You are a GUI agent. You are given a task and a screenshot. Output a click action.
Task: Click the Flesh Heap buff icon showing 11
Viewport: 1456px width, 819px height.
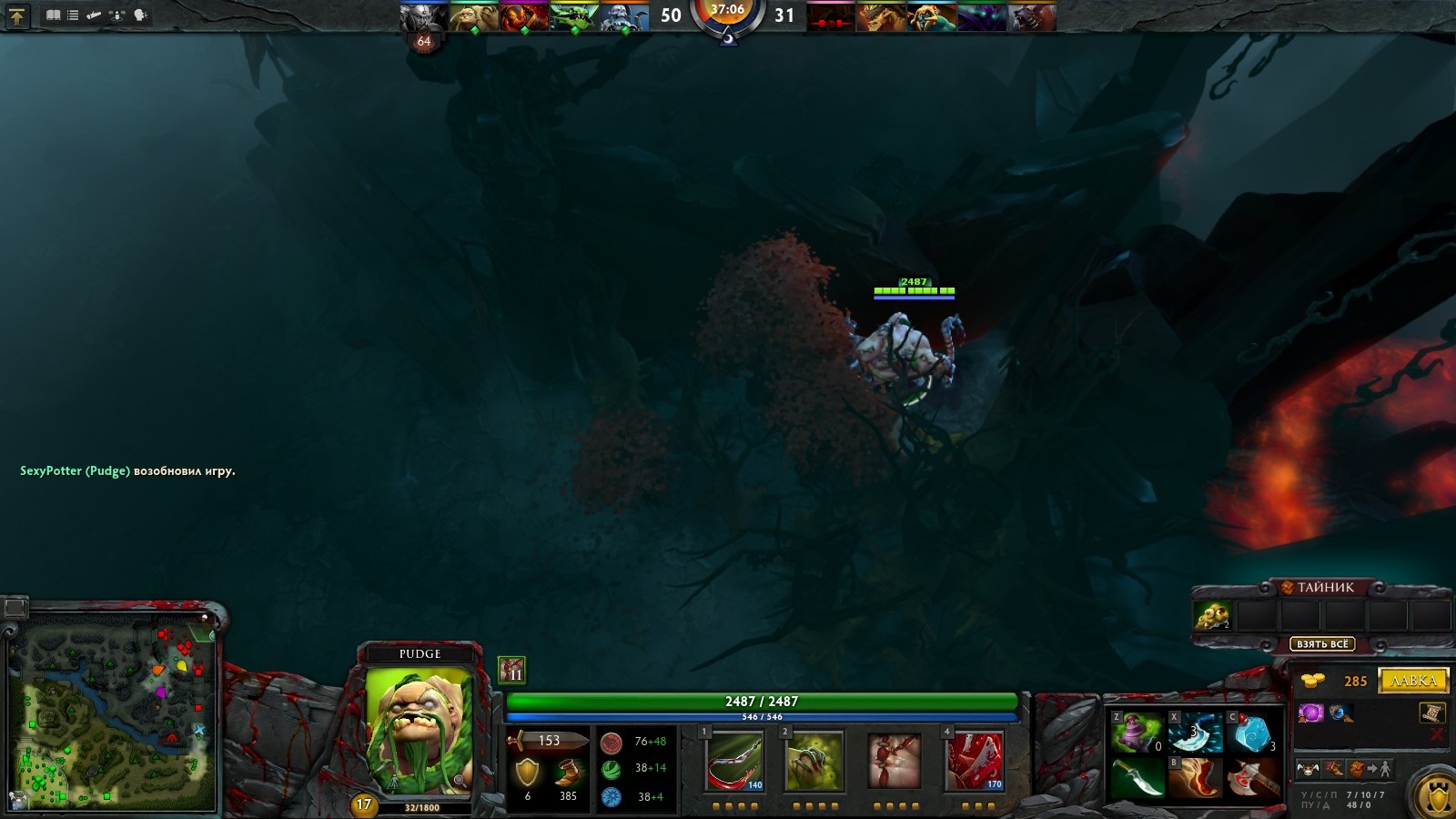[x=511, y=670]
